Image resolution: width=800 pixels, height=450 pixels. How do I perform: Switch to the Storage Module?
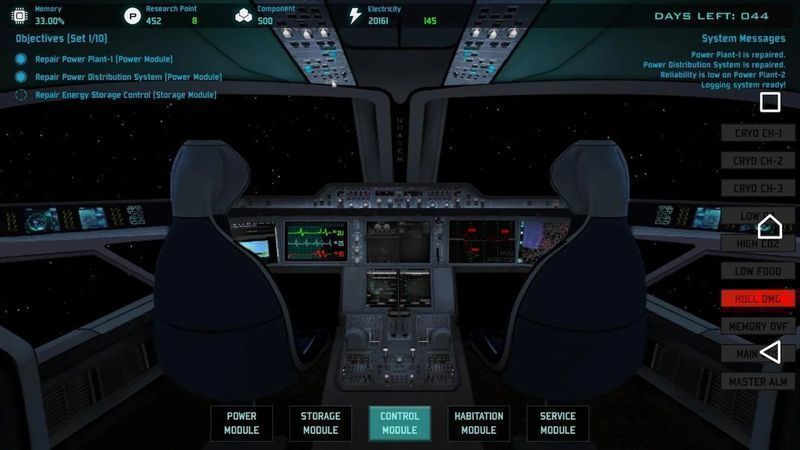[x=320, y=423]
